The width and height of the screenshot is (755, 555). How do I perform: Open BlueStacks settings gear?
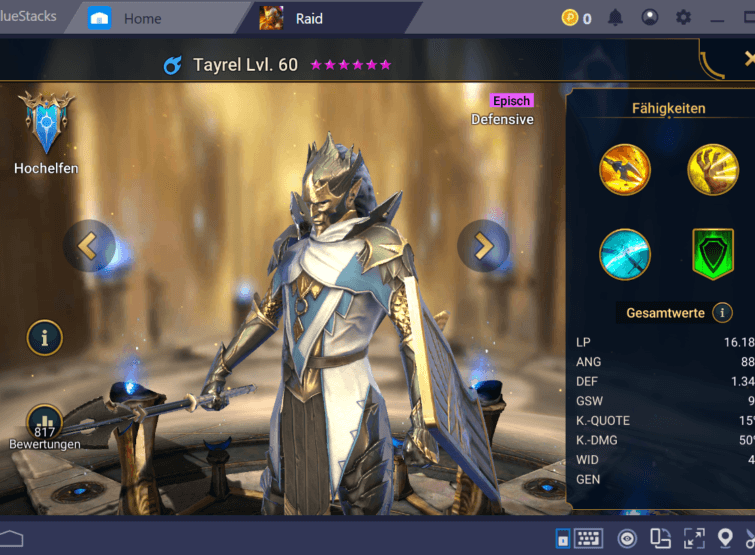pyautogui.click(x=684, y=18)
